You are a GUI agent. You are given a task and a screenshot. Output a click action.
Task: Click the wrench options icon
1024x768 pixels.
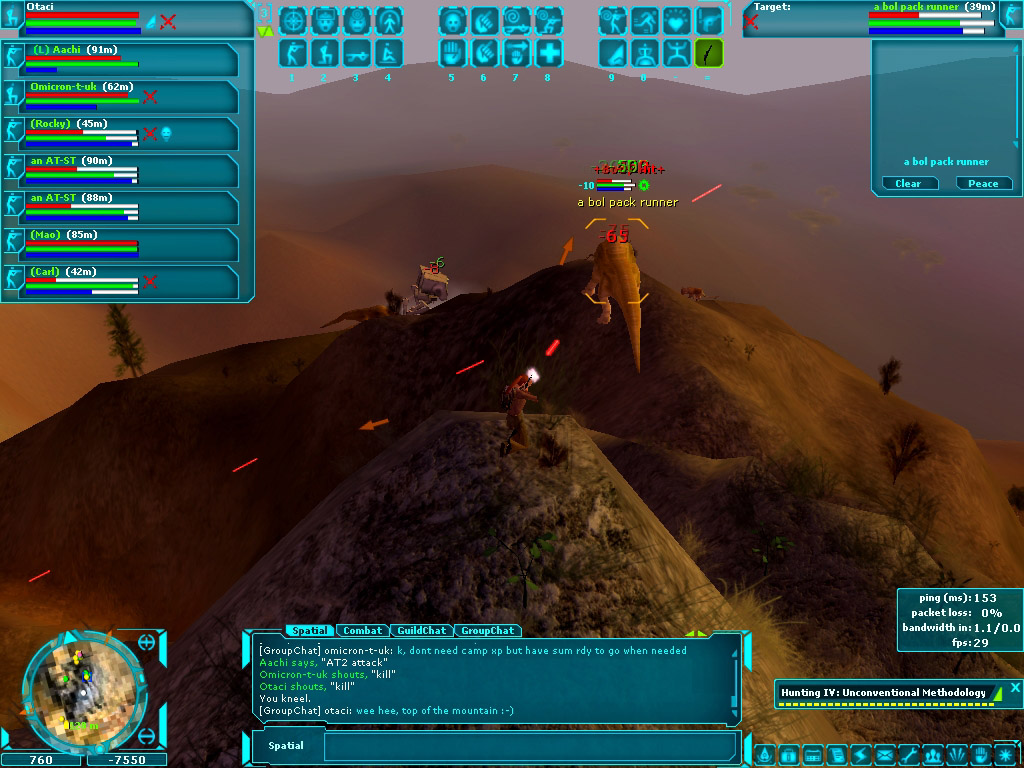[x=908, y=755]
